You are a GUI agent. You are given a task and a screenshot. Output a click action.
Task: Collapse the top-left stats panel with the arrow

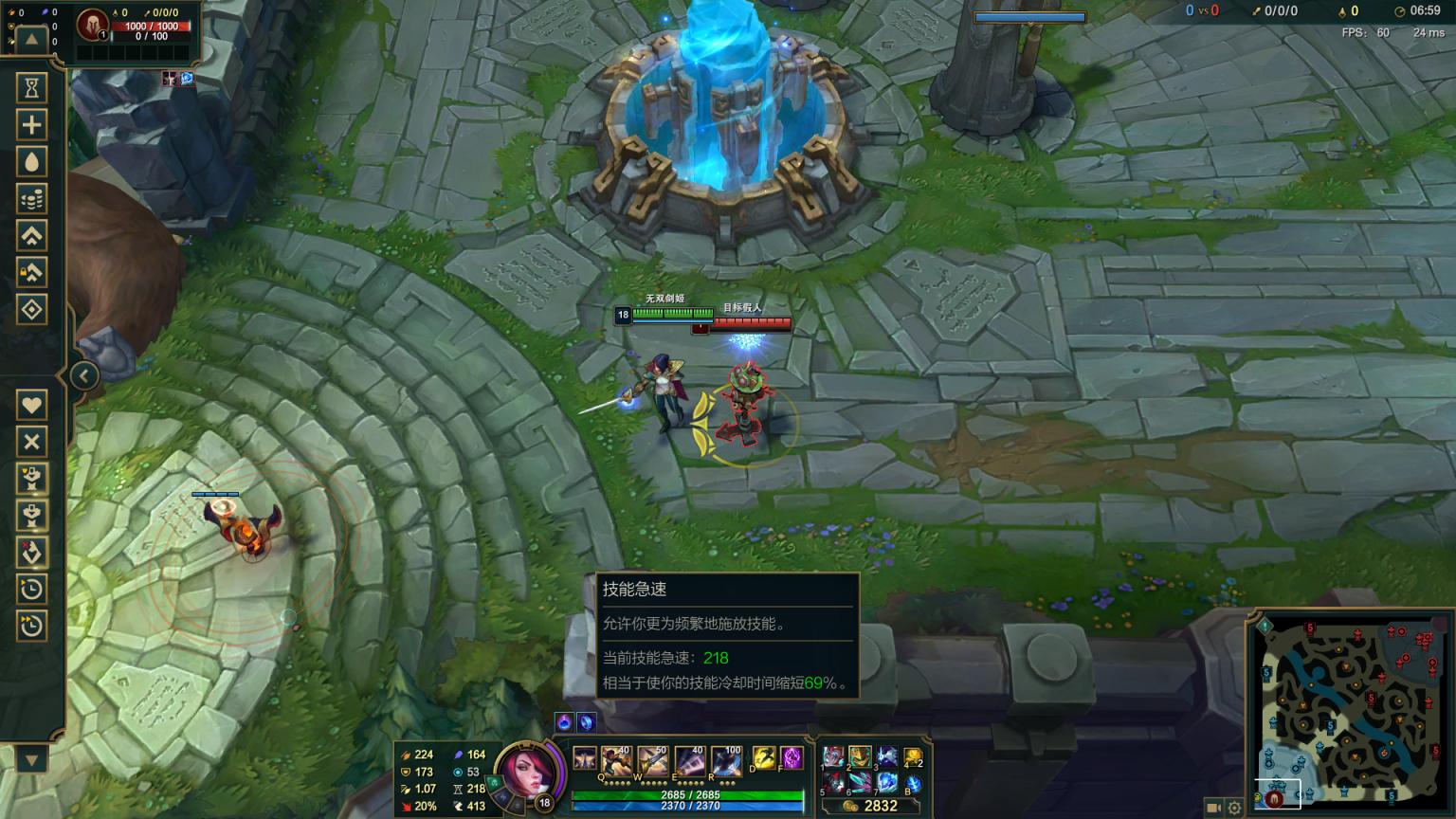[31, 39]
